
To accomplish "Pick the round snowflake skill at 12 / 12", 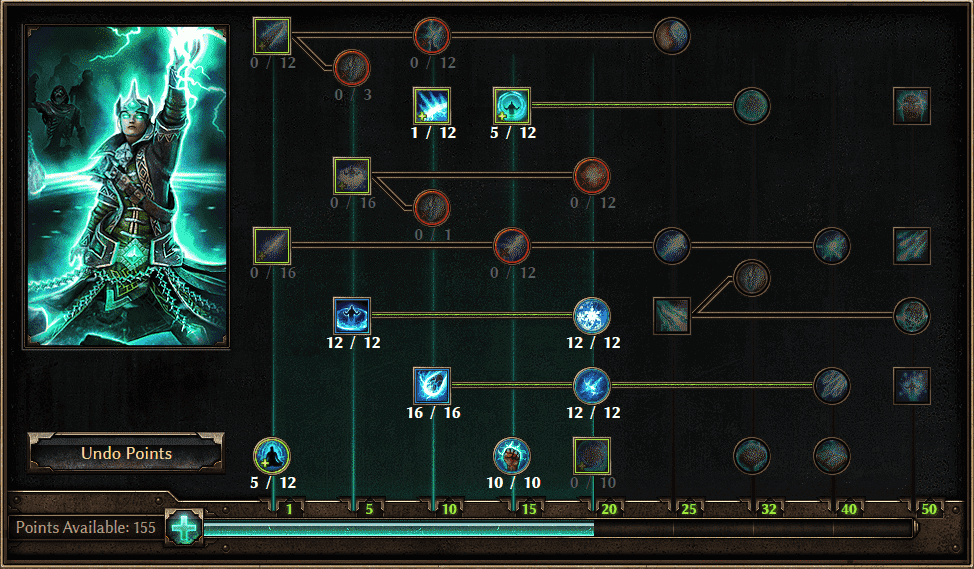I will coord(592,316).
